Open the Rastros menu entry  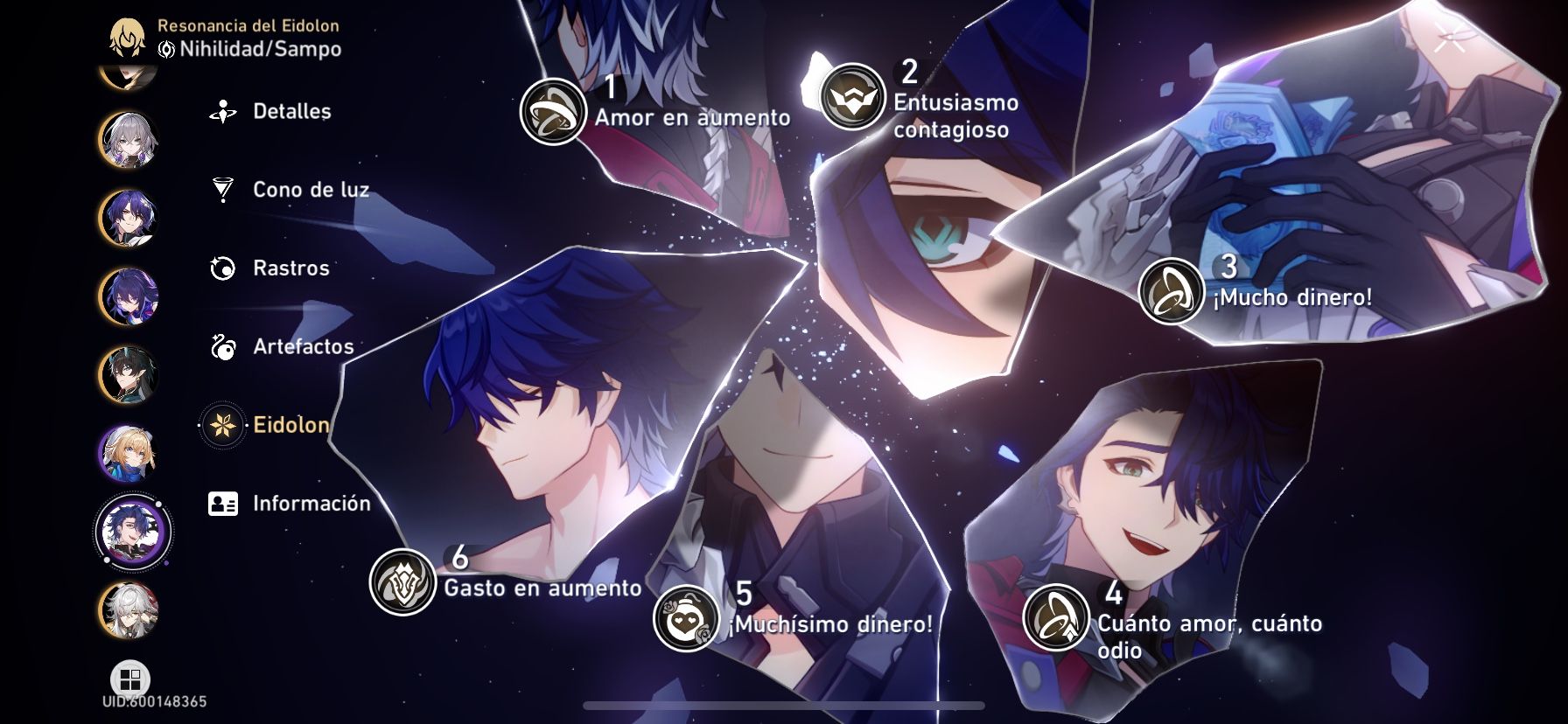click(x=290, y=268)
